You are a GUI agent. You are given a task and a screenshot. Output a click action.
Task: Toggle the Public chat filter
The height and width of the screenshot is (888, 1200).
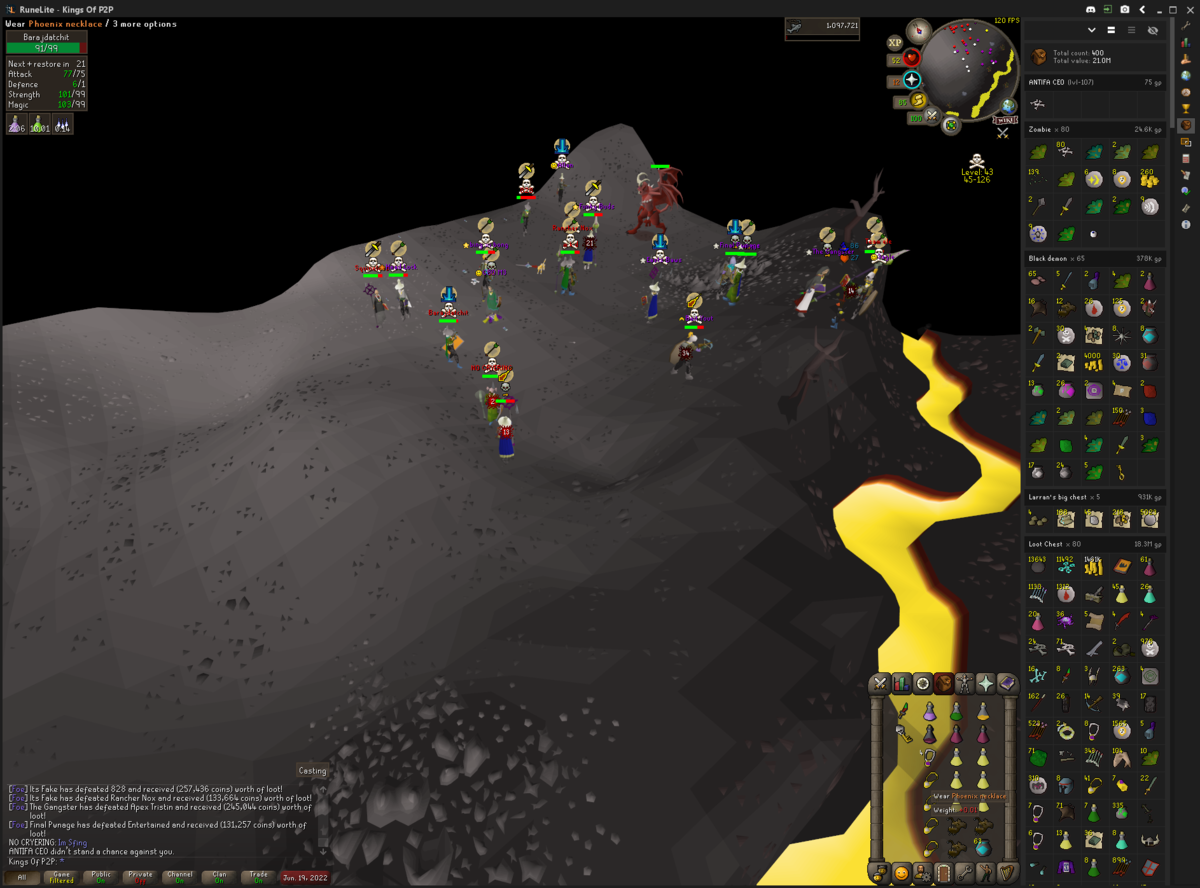[x=101, y=877]
